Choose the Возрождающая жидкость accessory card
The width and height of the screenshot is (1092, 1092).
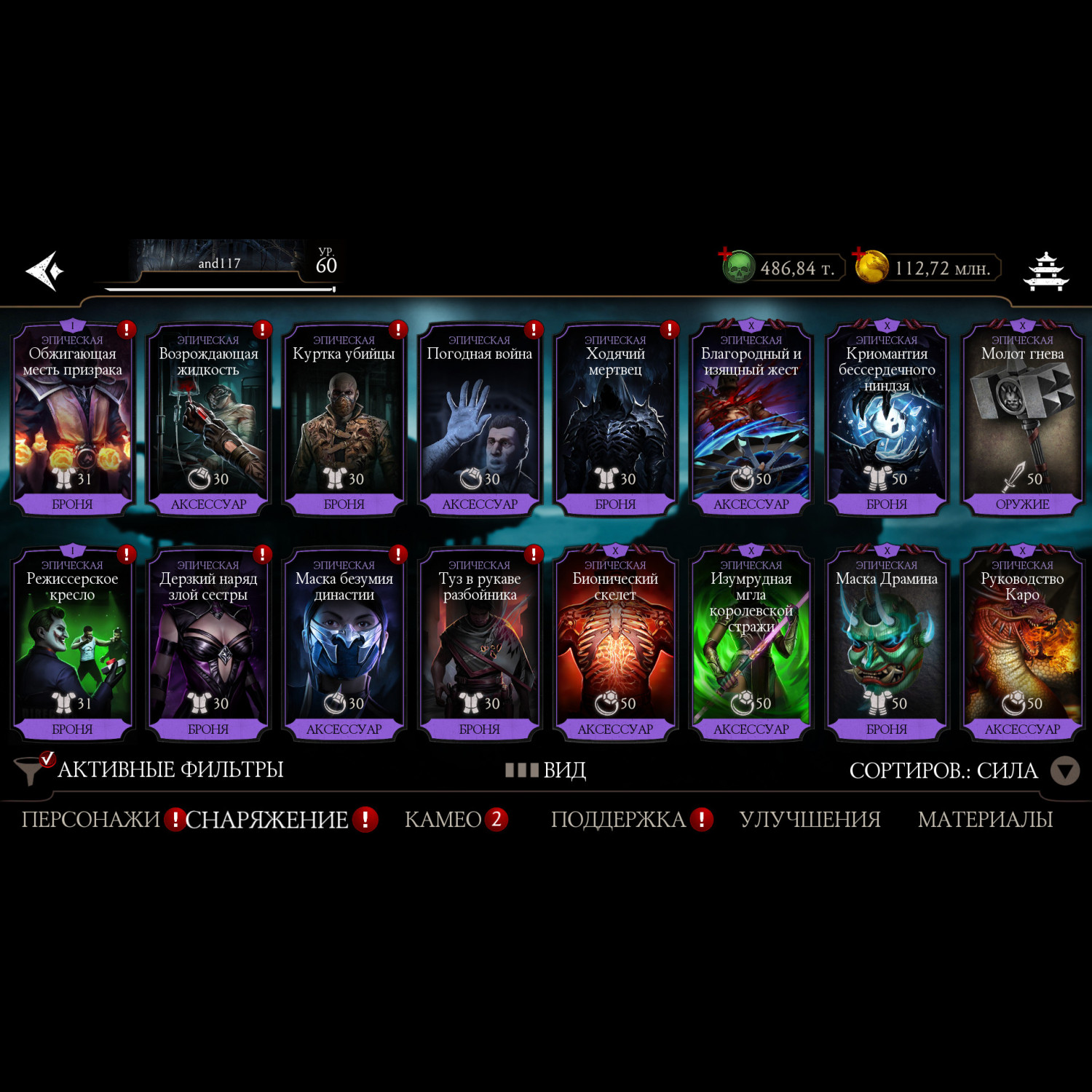pos(208,420)
